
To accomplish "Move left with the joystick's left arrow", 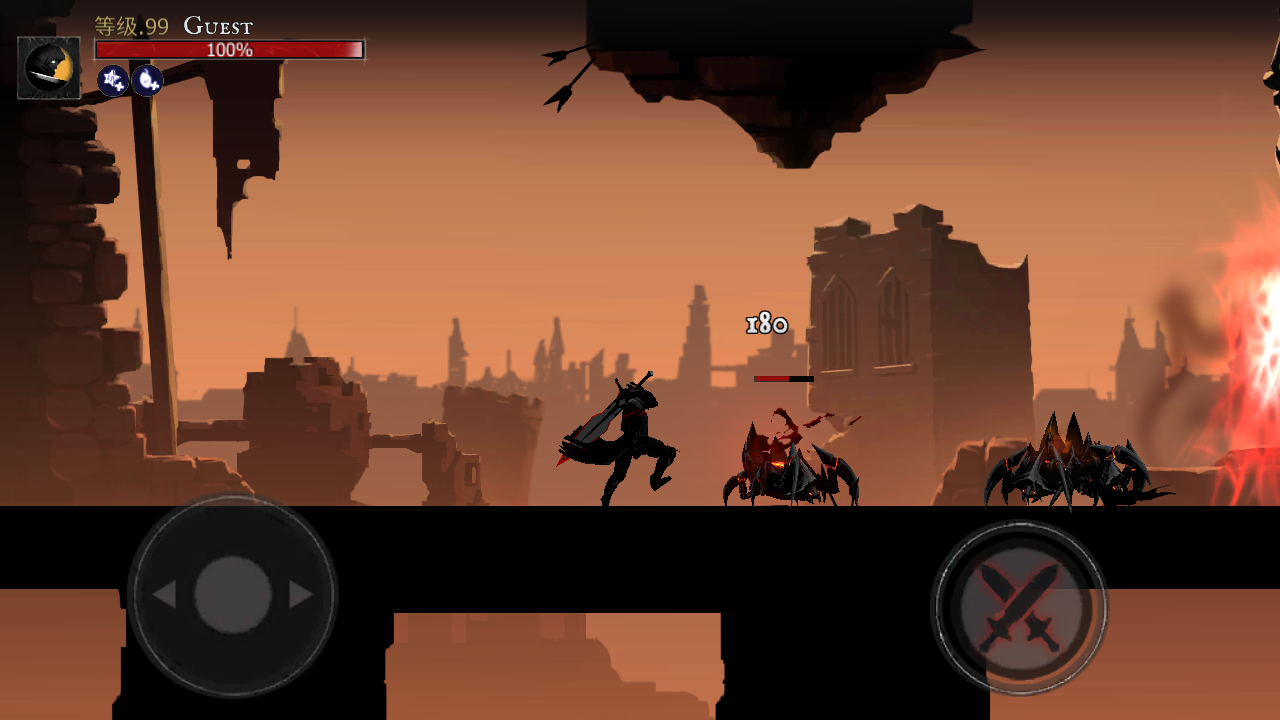I will pyautogui.click(x=164, y=595).
